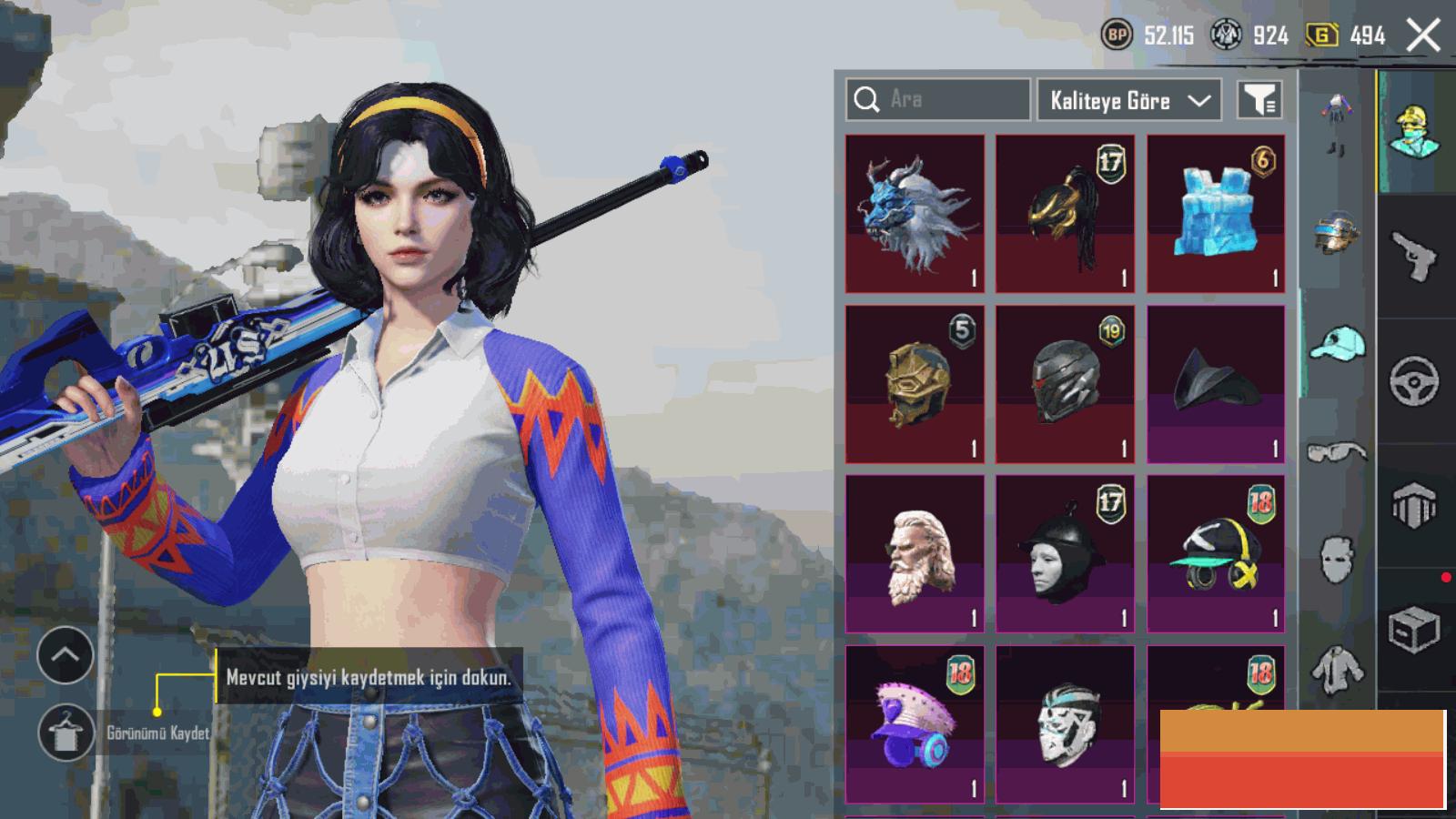
Task: Switch to the glasses category tab
Action: (1337, 451)
